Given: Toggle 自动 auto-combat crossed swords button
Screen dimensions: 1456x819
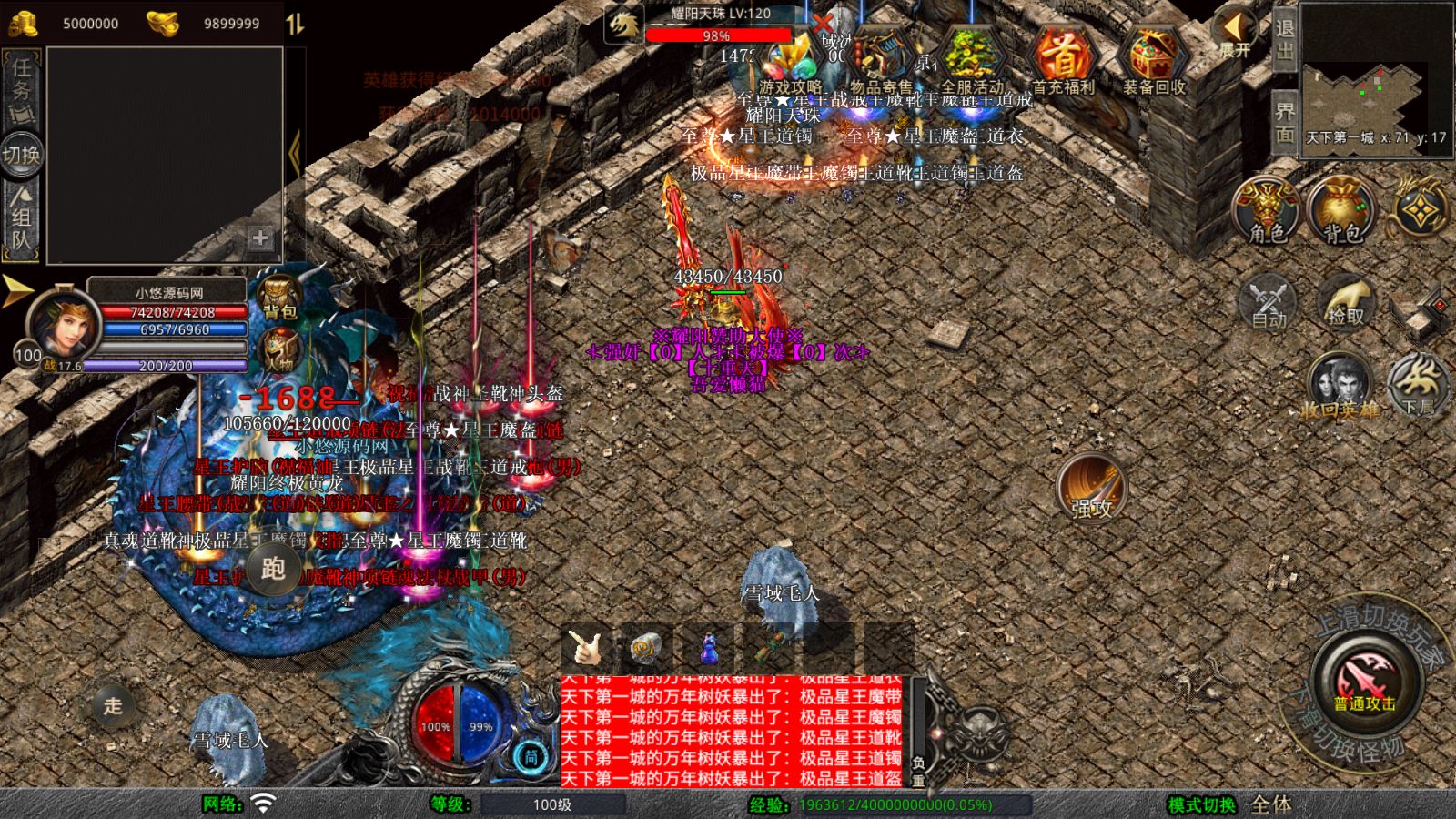Looking at the screenshot, I should (x=1269, y=301).
